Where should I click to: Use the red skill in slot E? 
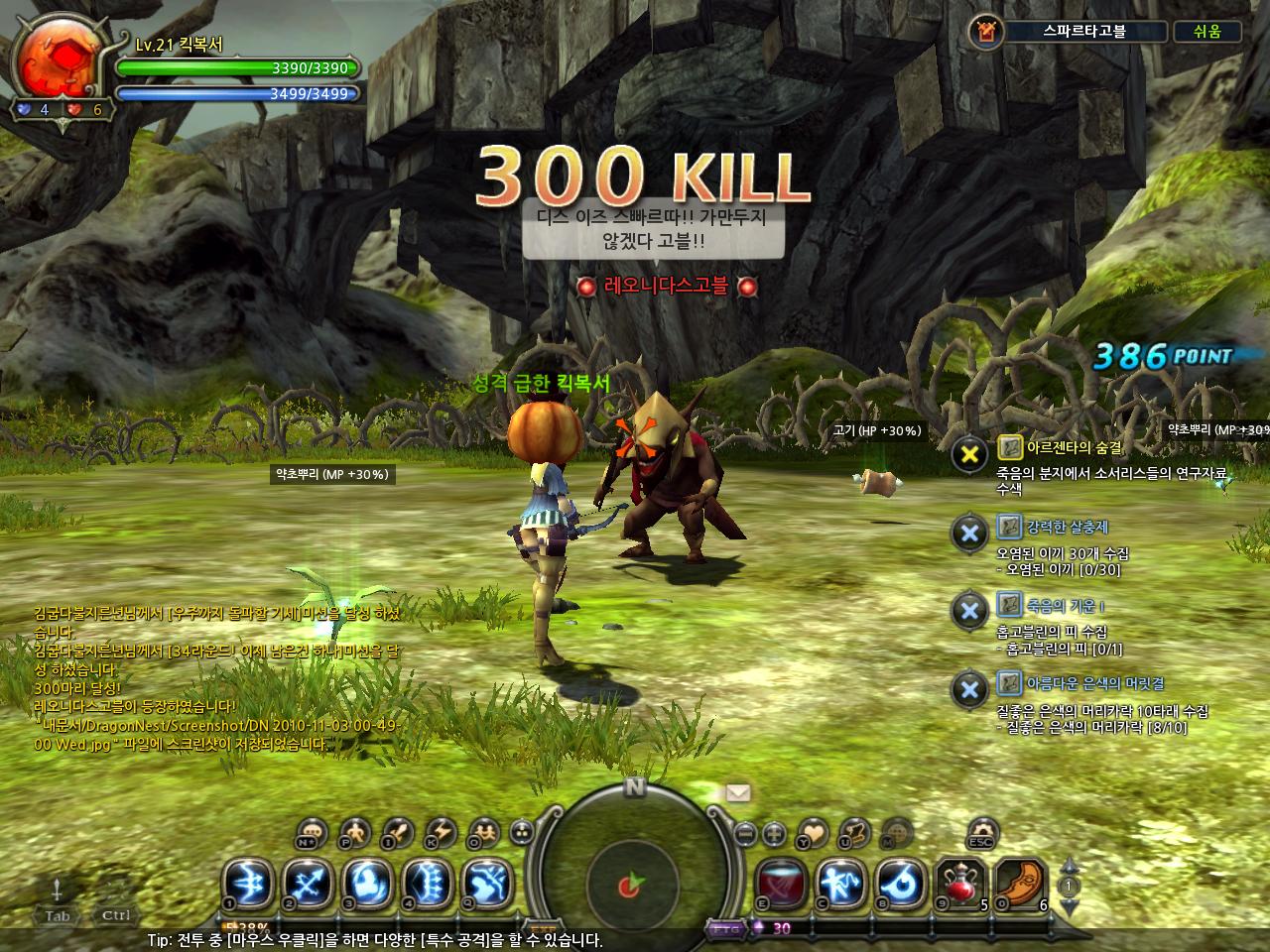click(783, 884)
